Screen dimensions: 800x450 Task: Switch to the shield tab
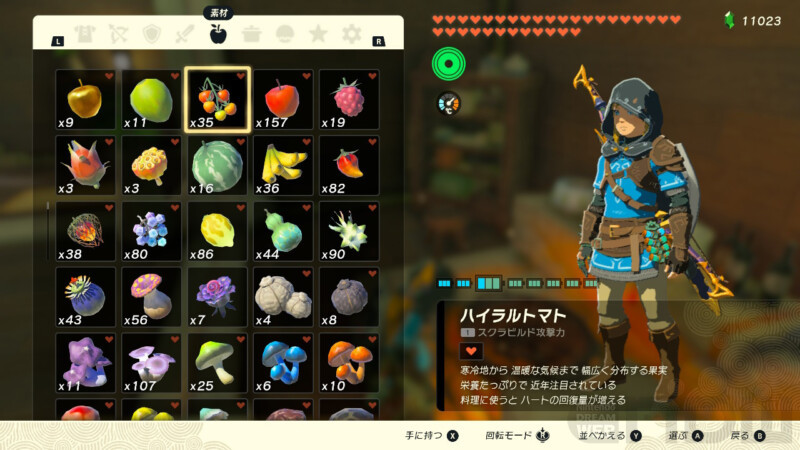pos(152,35)
